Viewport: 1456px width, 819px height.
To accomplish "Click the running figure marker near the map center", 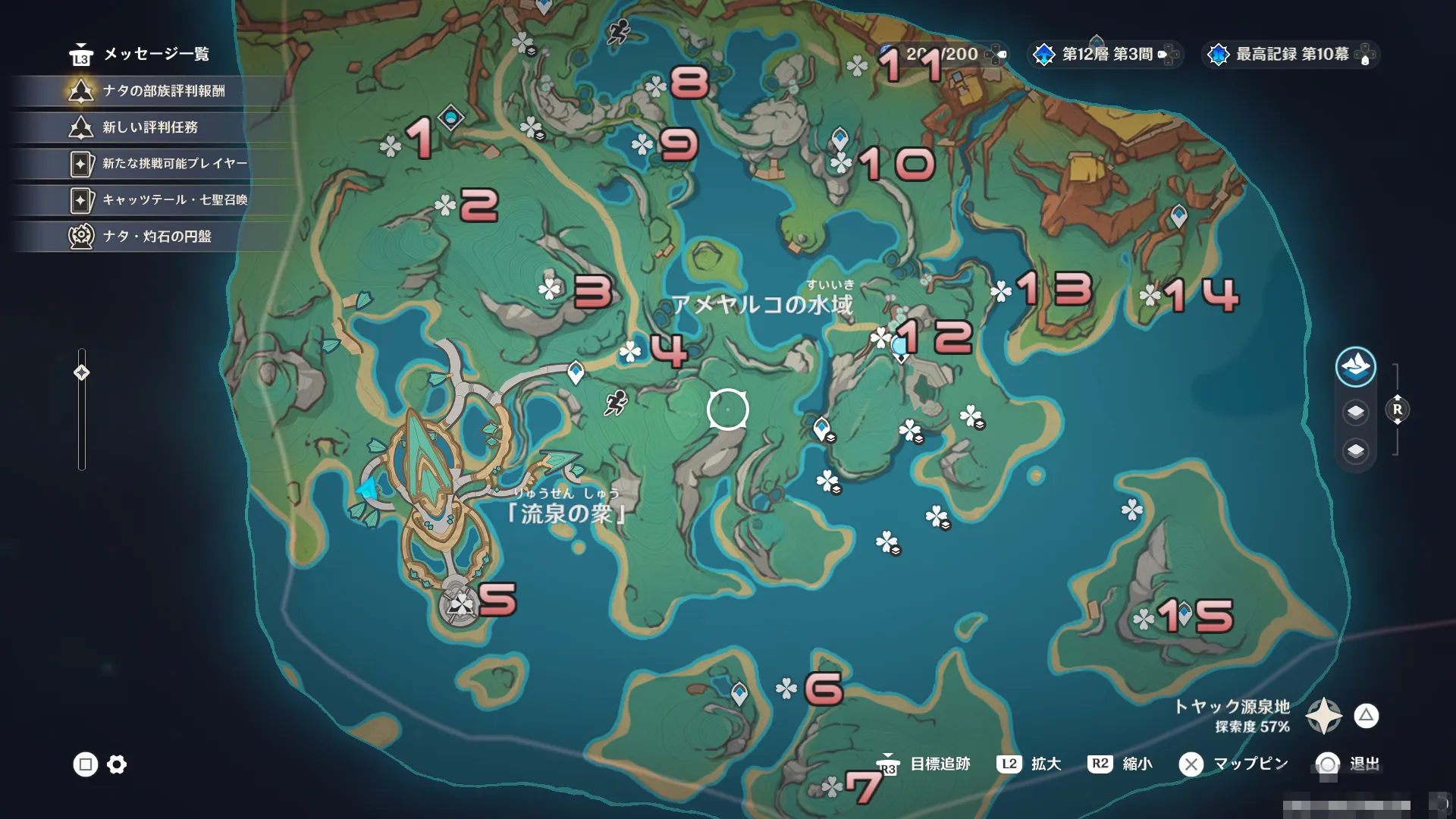I will pos(616,403).
